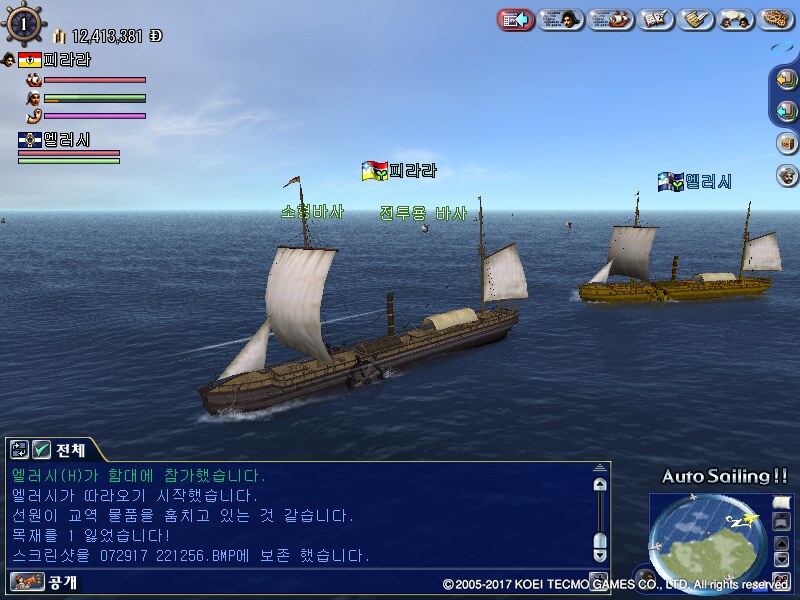Toggle the green checkmark chat filter
This screenshot has height=600, width=800.
(41, 450)
